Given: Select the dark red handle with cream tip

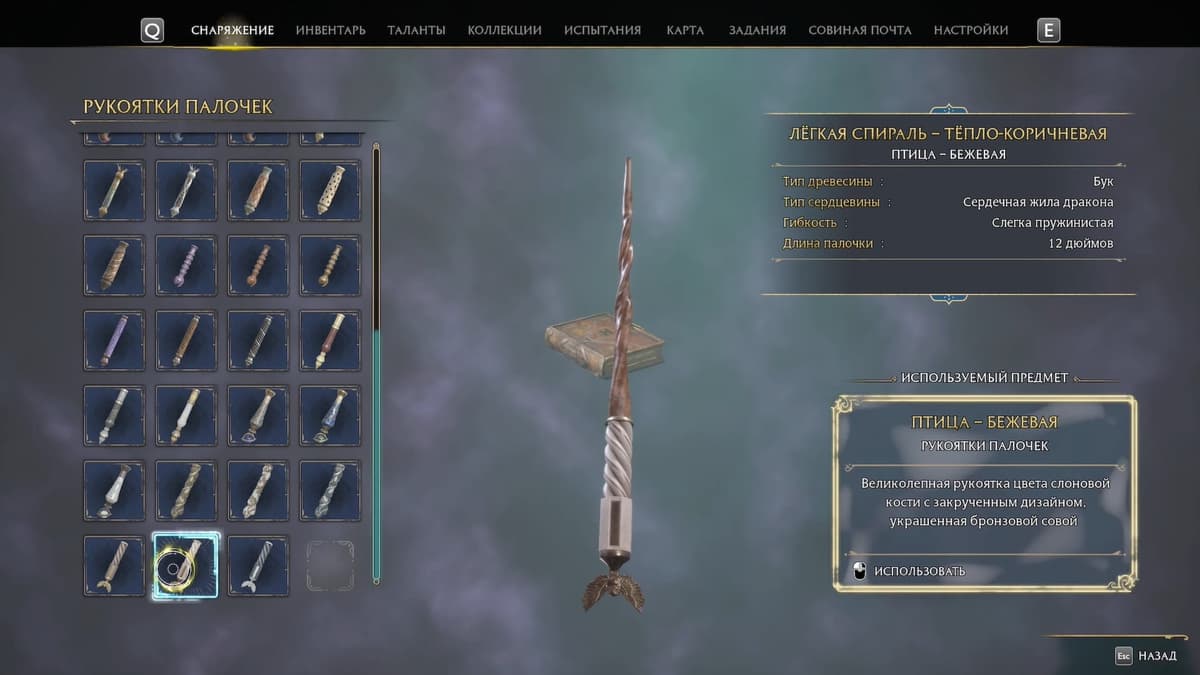Looking at the screenshot, I should pos(330,340).
